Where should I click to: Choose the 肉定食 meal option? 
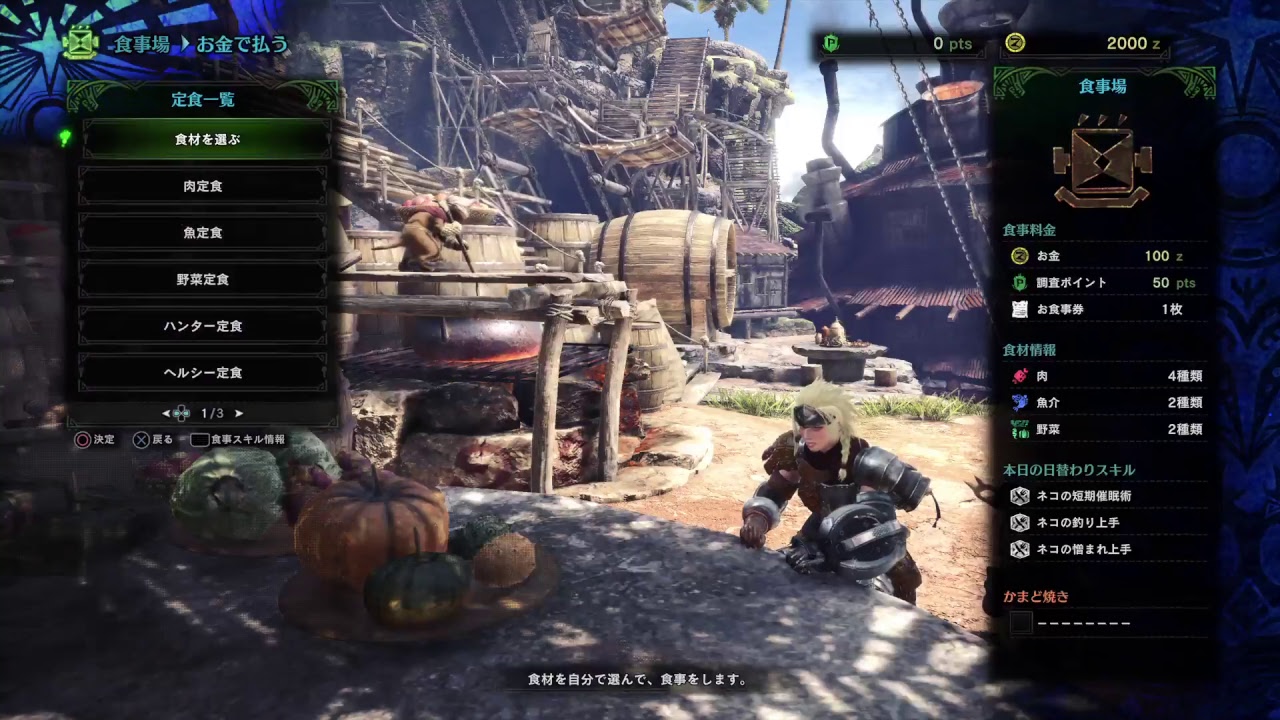click(x=203, y=186)
